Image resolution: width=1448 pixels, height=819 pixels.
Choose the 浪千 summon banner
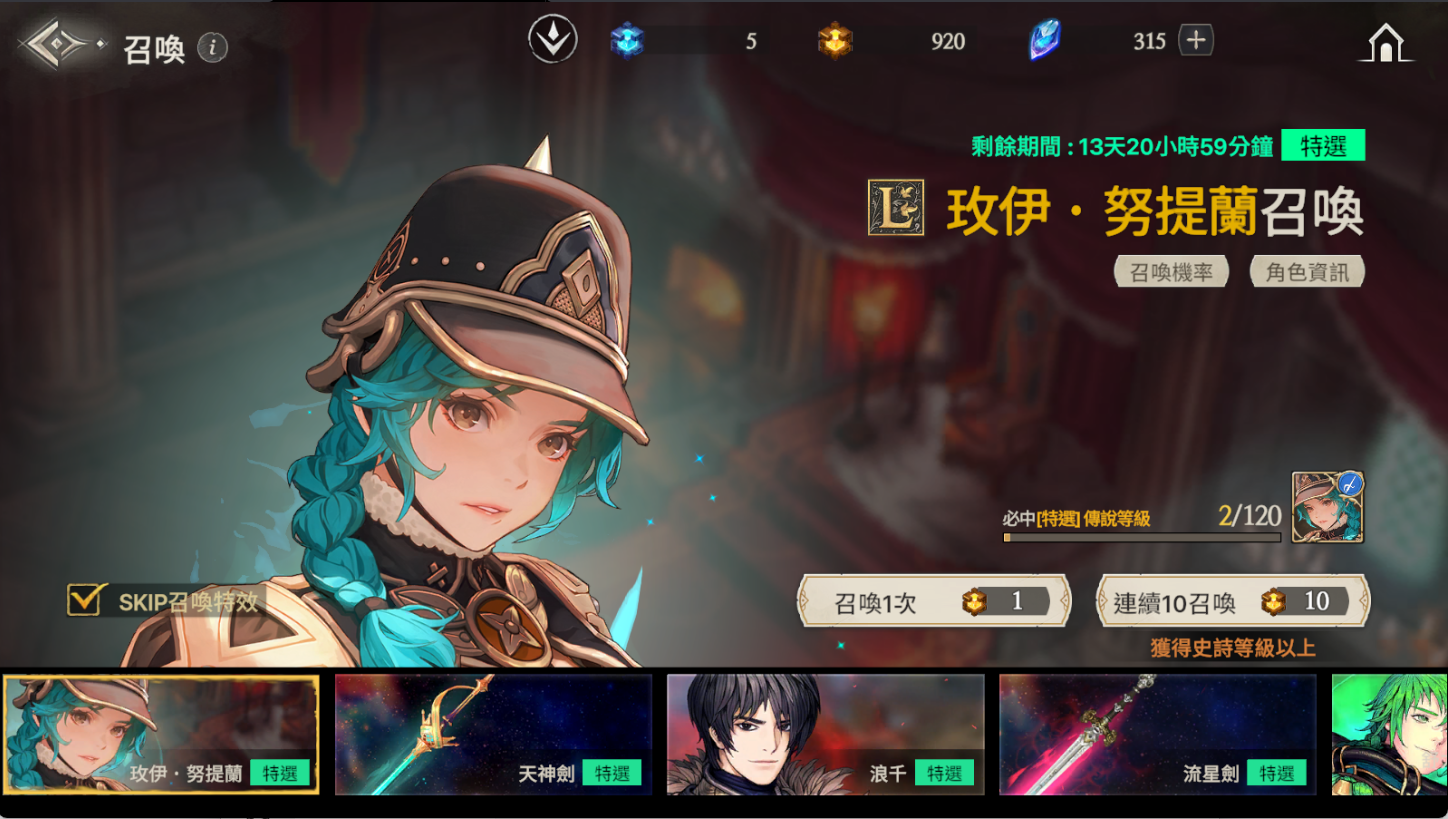tap(825, 735)
